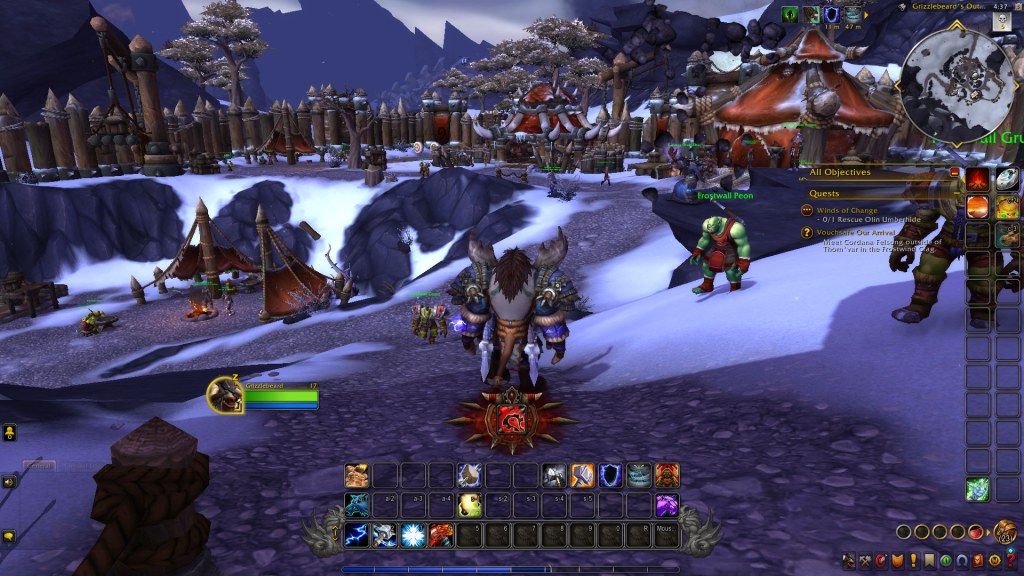Viewport: 1024px width, 576px height.
Task: Activate the lightning shield ability icon
Action: point(610,476)
